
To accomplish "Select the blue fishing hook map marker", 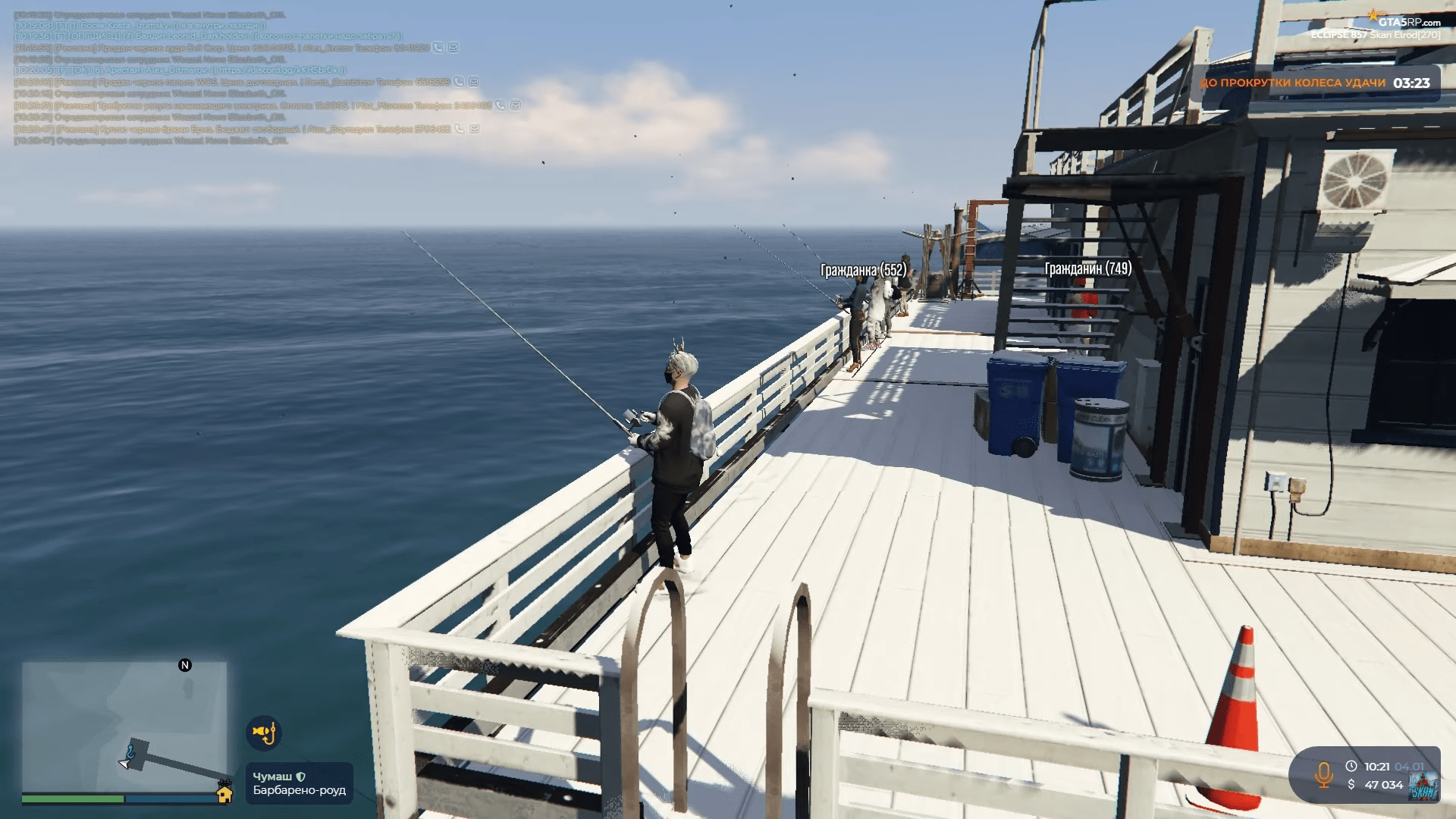I will point(130,752).
